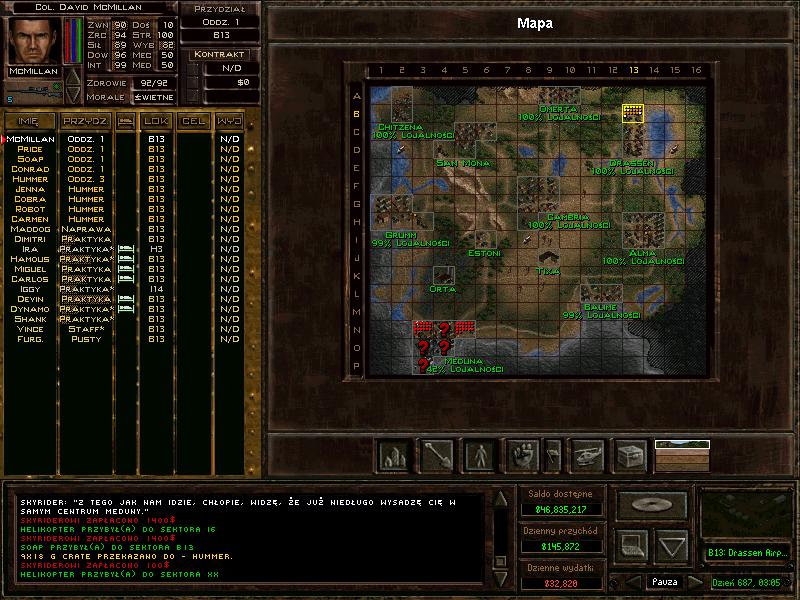The height and width of the screenshot is (600, 800).
Task: Sort the roster by the CEL destination column
Action: (x=192, y=121)
